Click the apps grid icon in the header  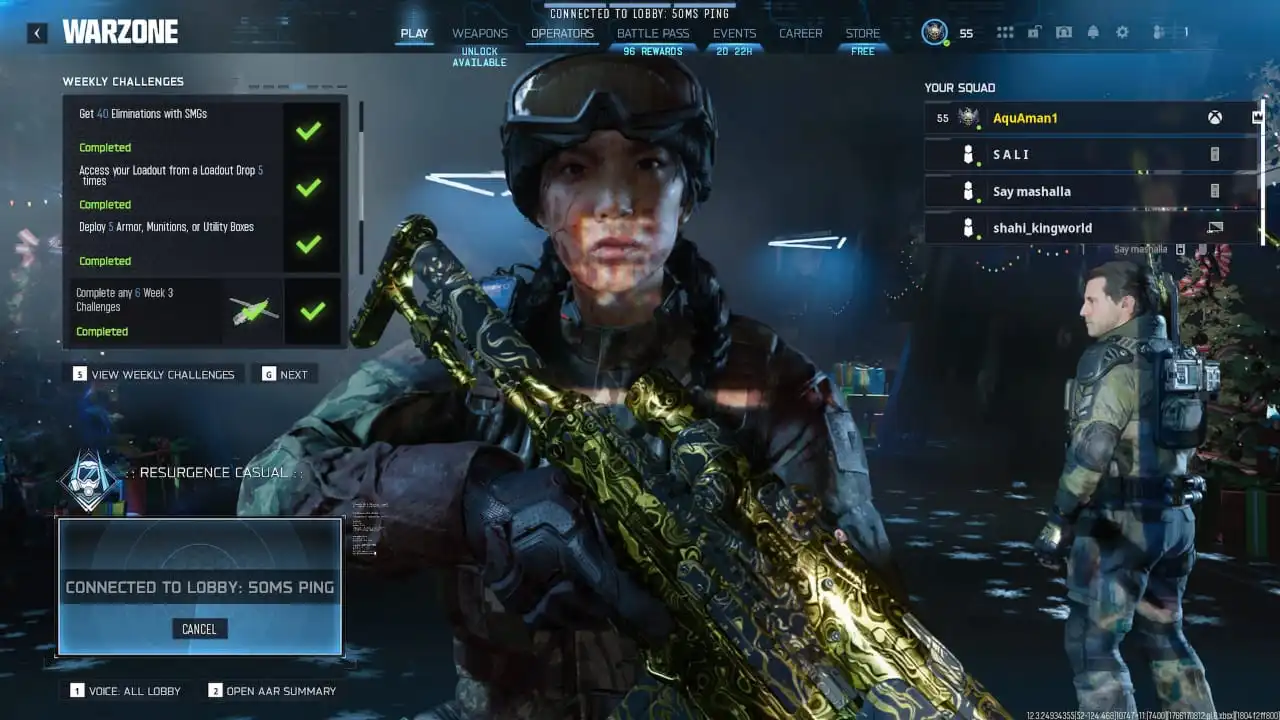click(1005, 32)
